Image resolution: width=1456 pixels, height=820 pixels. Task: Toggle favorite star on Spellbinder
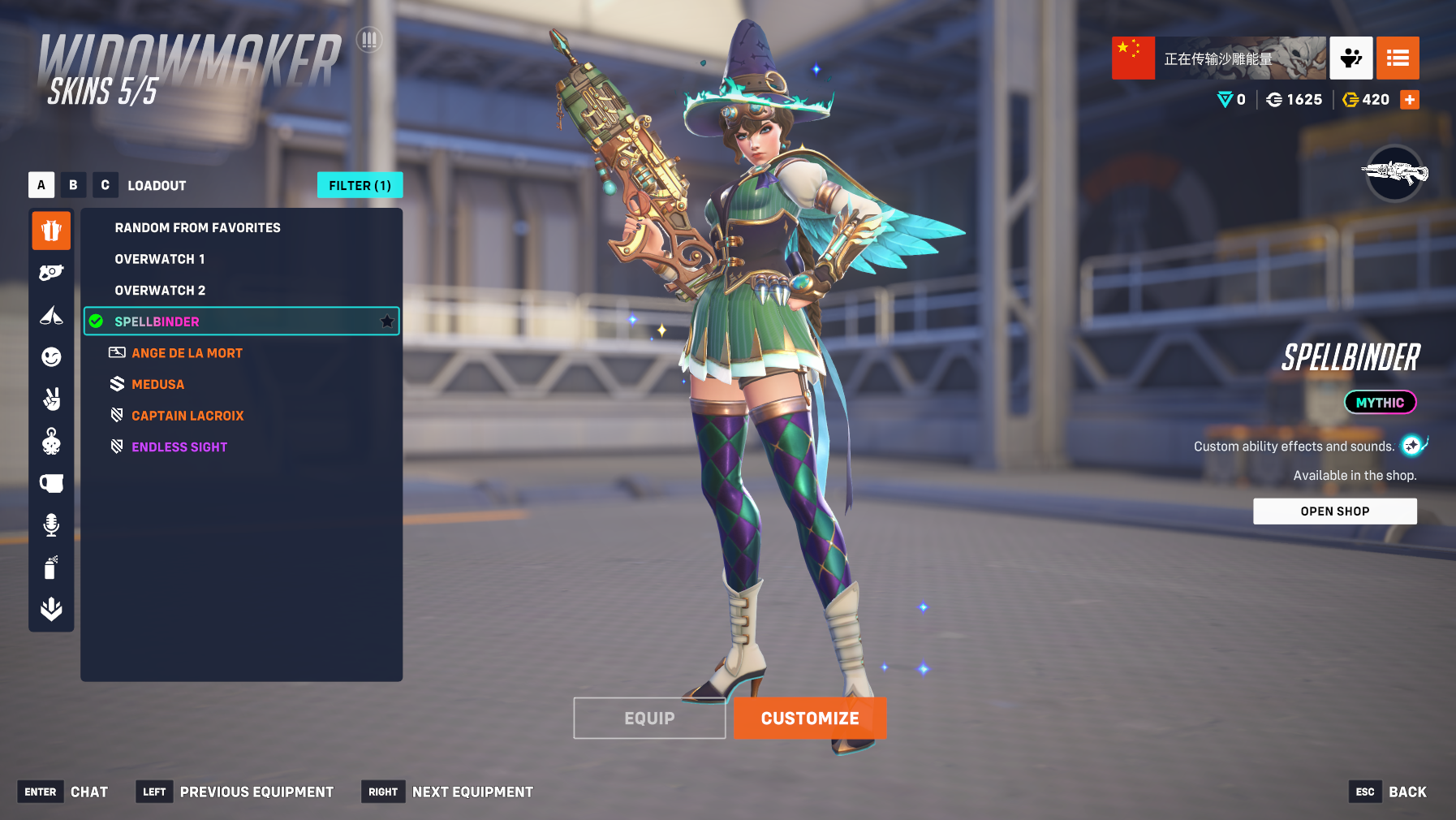pyautogui.click(x=387, y=322)
